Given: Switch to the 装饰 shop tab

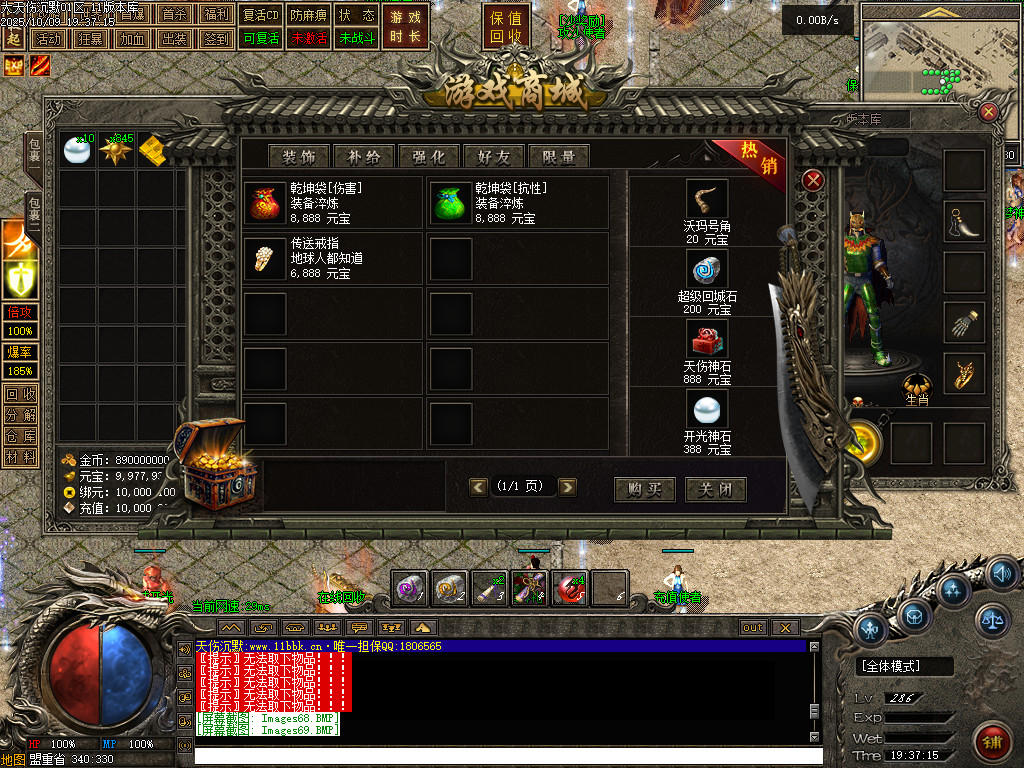Looking at the screenshot, I should click(299, 156).
